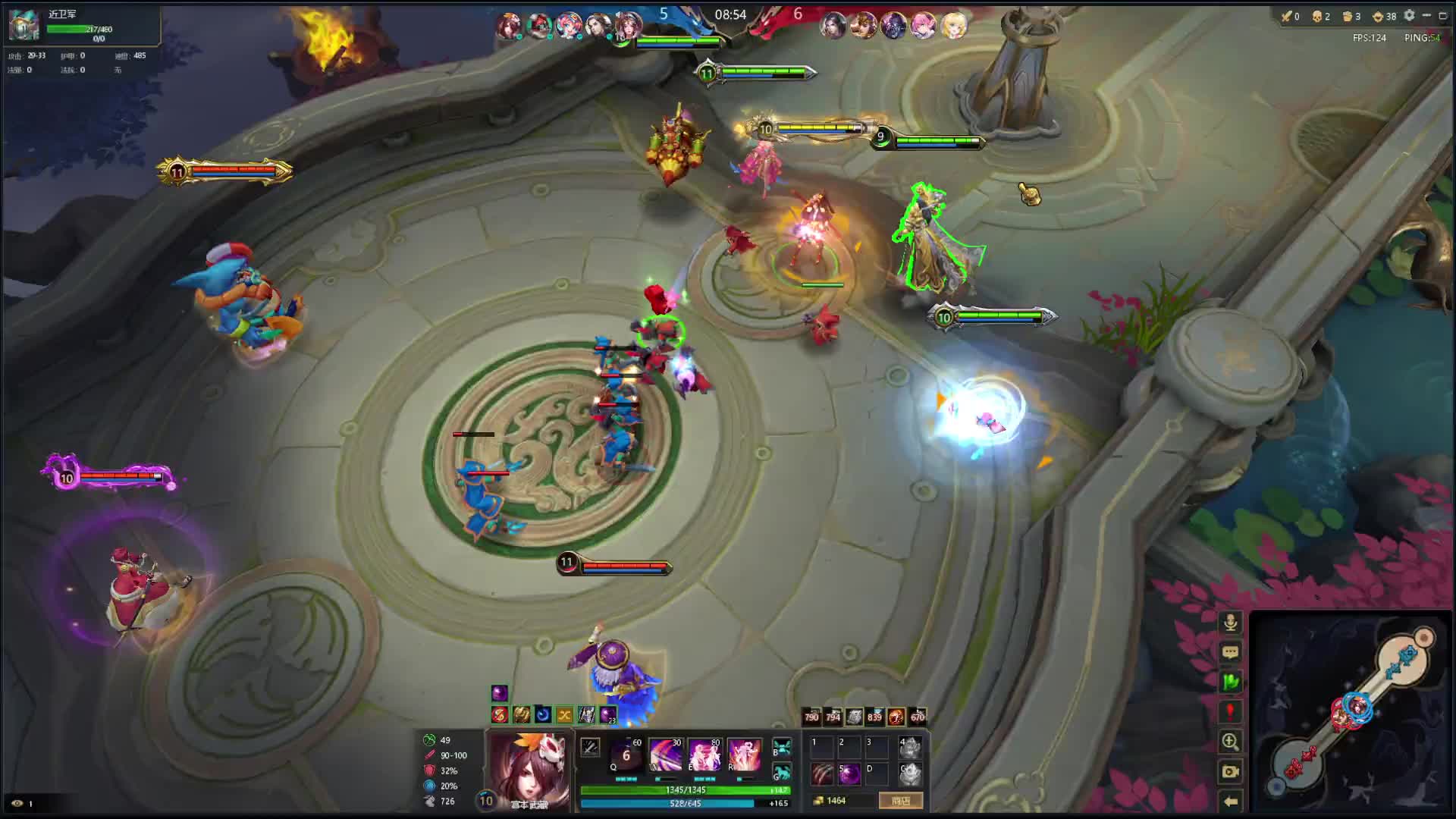Click the hero portrait in the bottom panel
Image resolution: width=1456 pixels, height=819 pixels.
[529, 766]
